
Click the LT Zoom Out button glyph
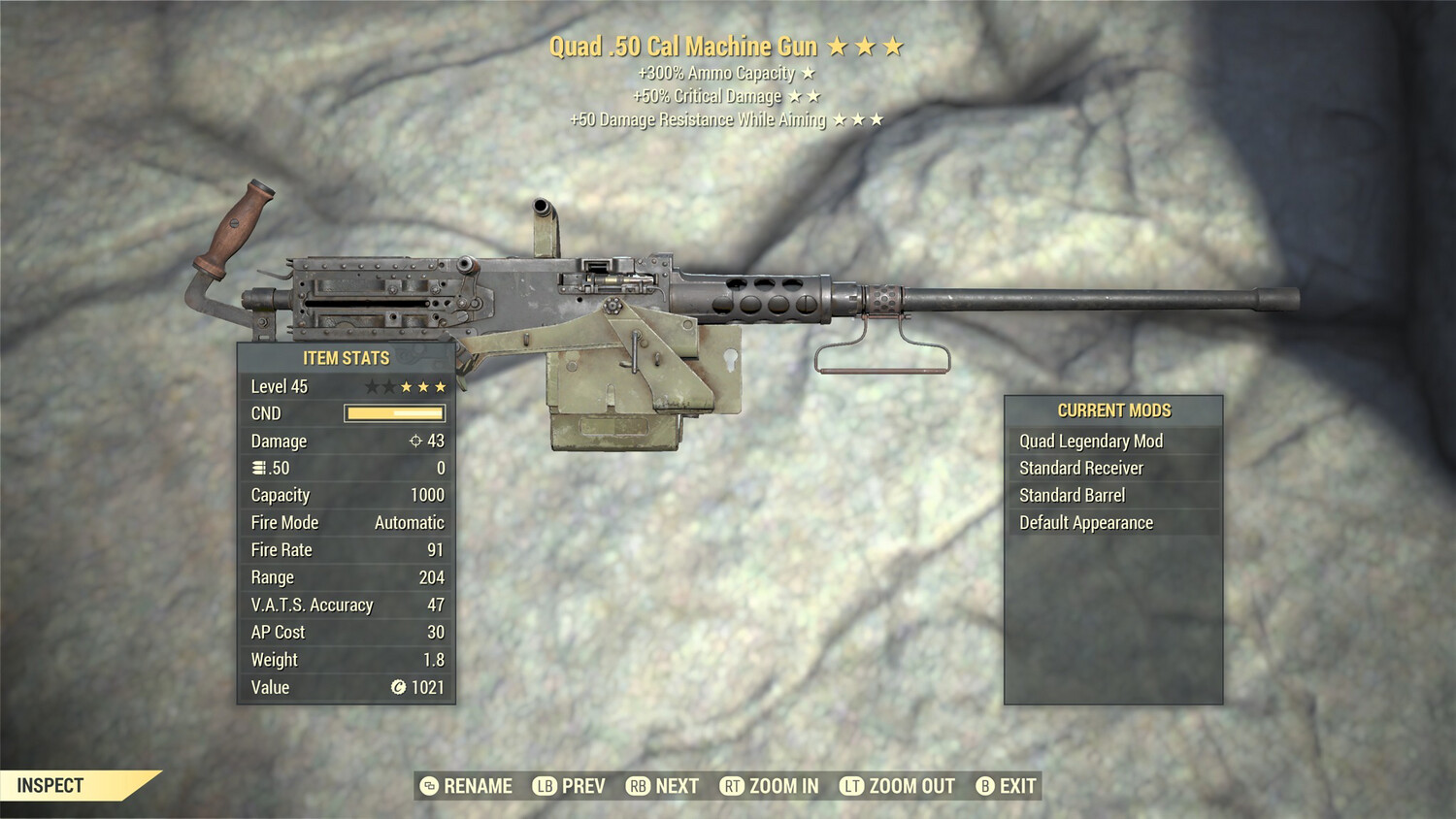[x=851, y=786]
